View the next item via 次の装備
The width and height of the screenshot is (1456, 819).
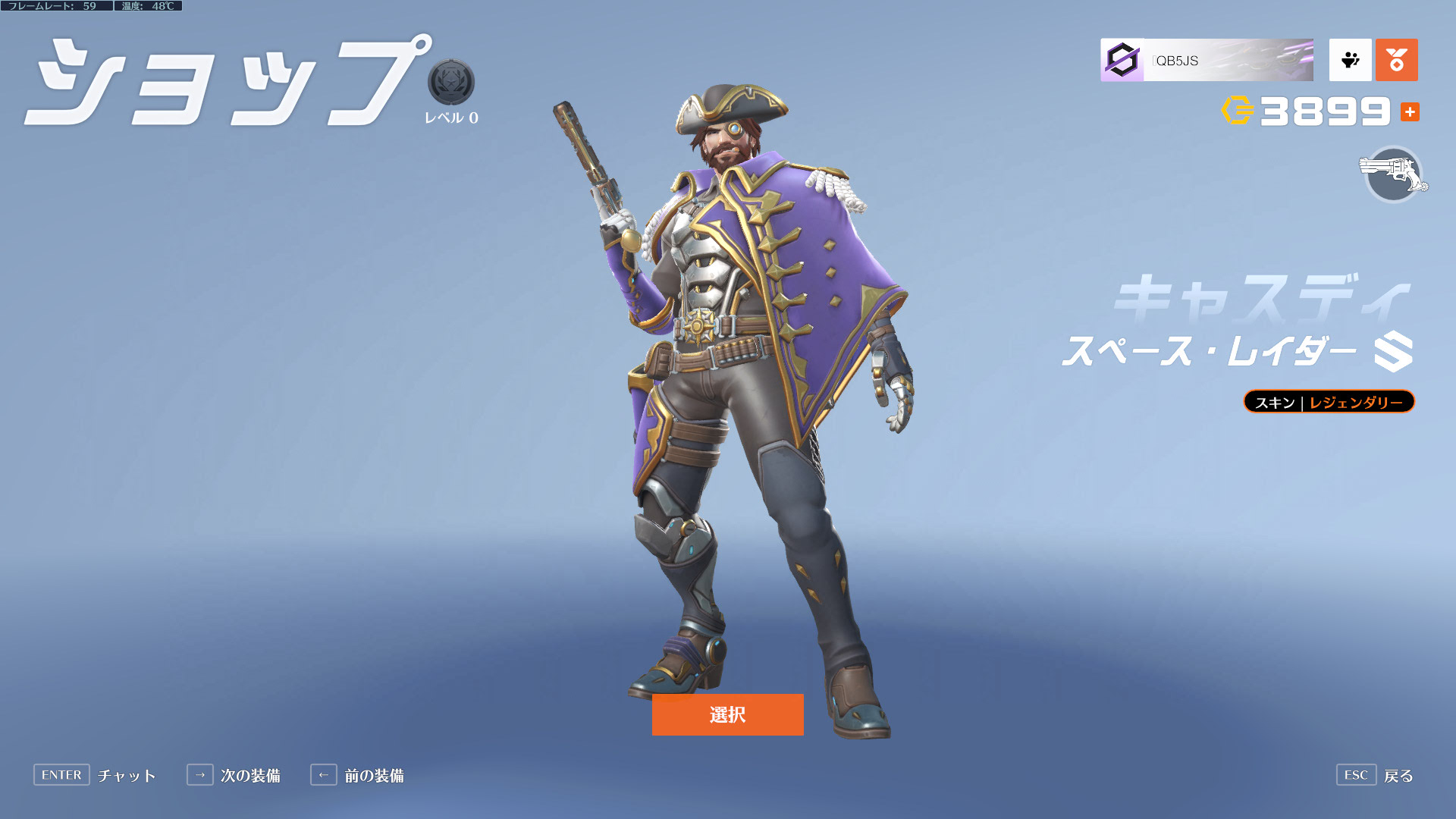point(234,775)
